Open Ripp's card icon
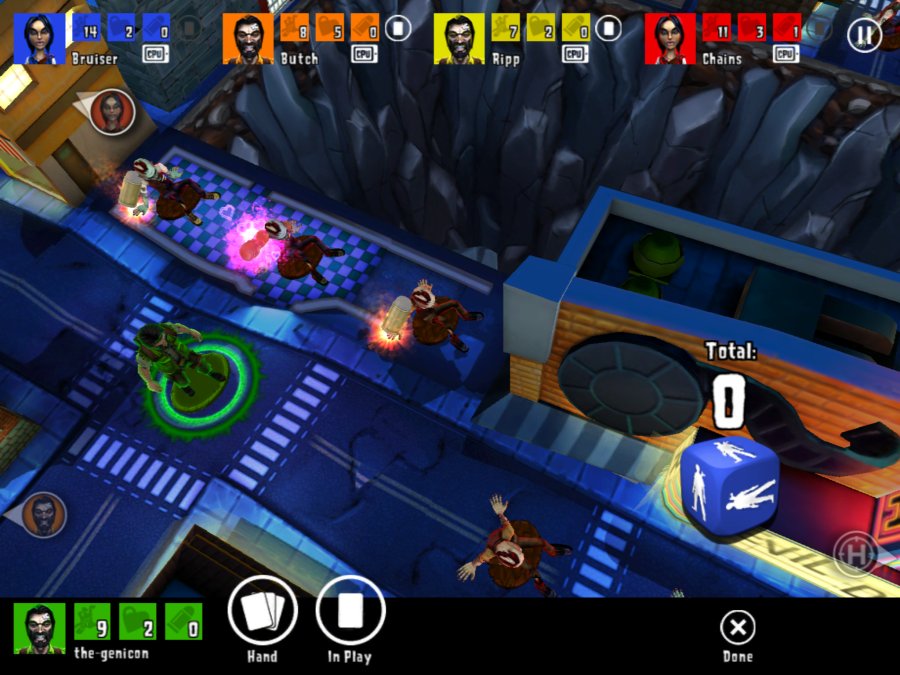900x675 pixels. coord(608,28)
